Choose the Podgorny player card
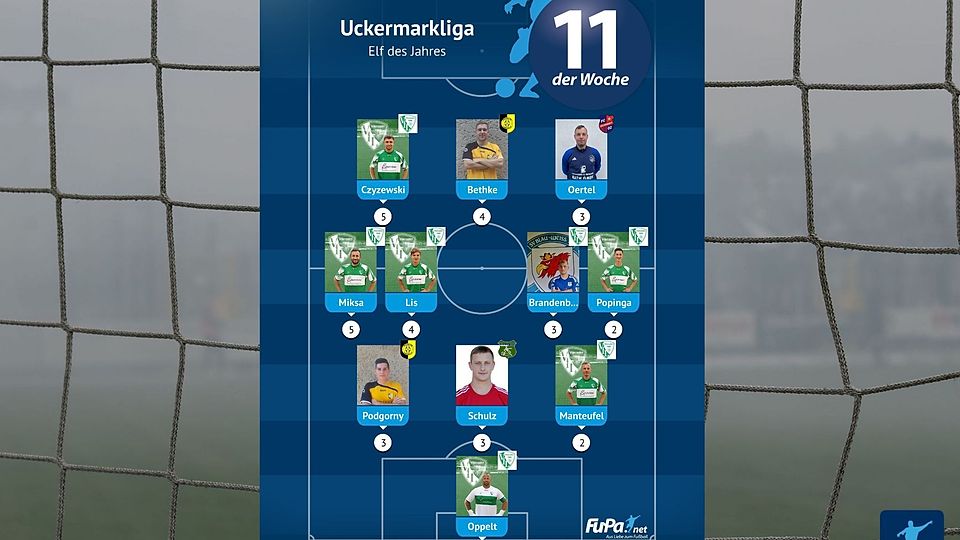This screenshot has height=540, width=960. (x=382, y=384)
